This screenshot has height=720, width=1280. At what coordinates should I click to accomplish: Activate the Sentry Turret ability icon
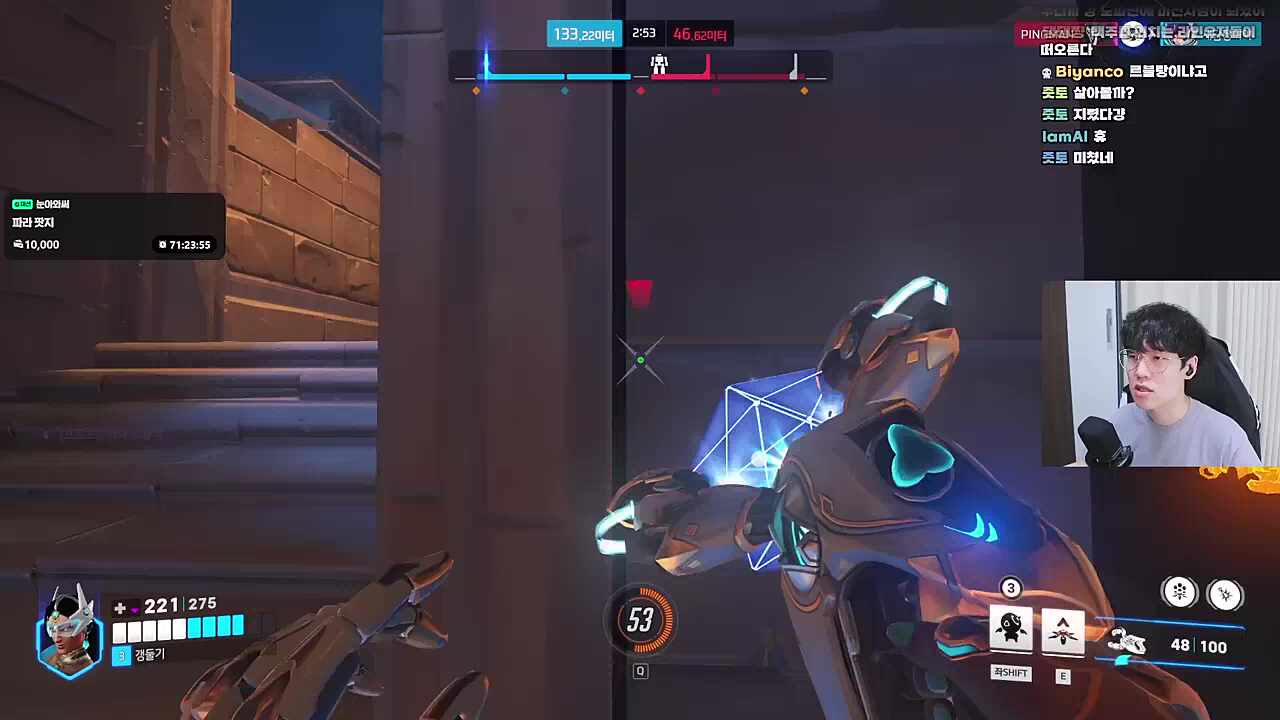pyautogui.click(x=1011, y=628)
